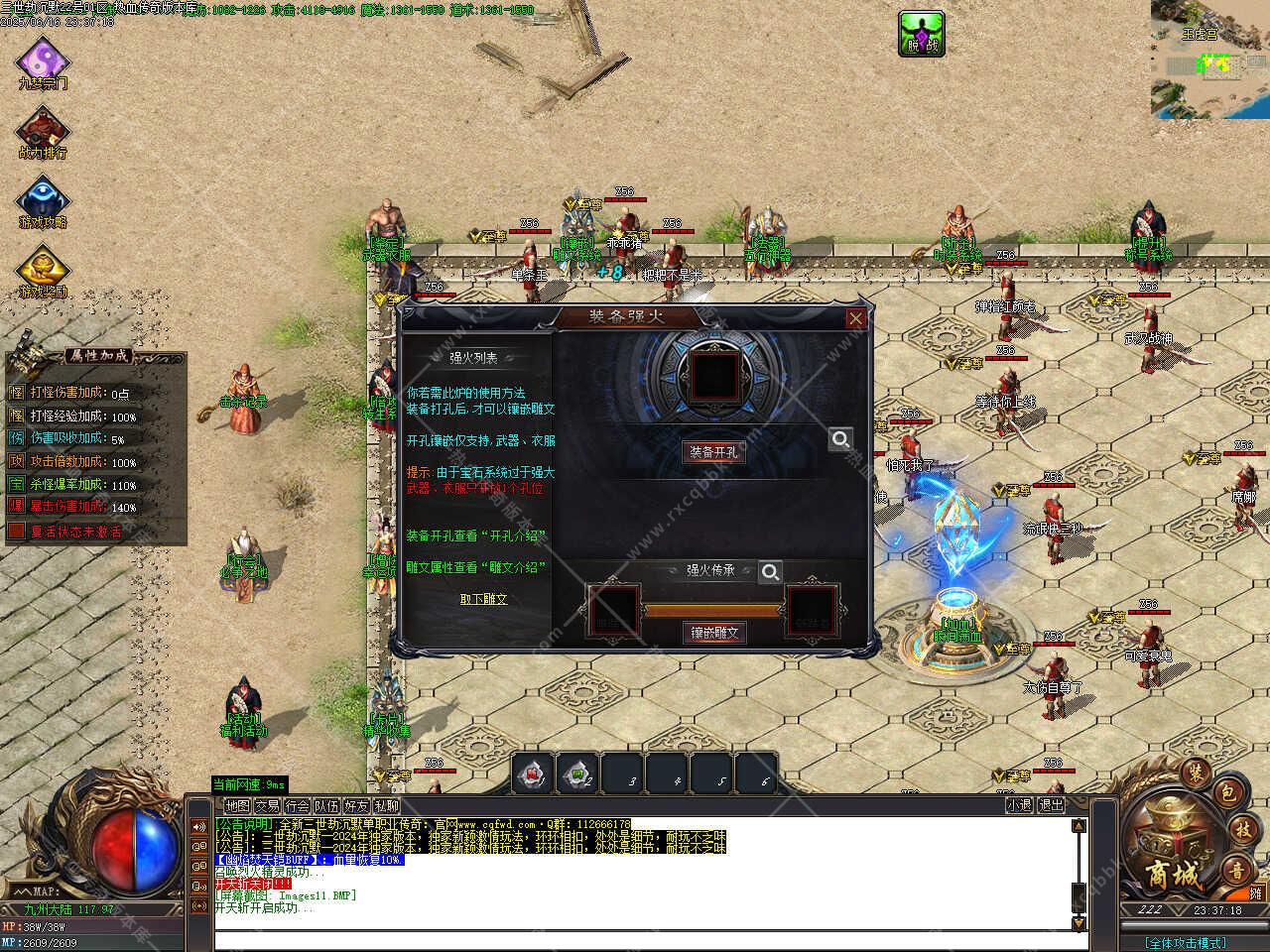Click the 退出 button
This screenshot has height=952, width=1270.
pyautogui.click(x=1051, y=805)
